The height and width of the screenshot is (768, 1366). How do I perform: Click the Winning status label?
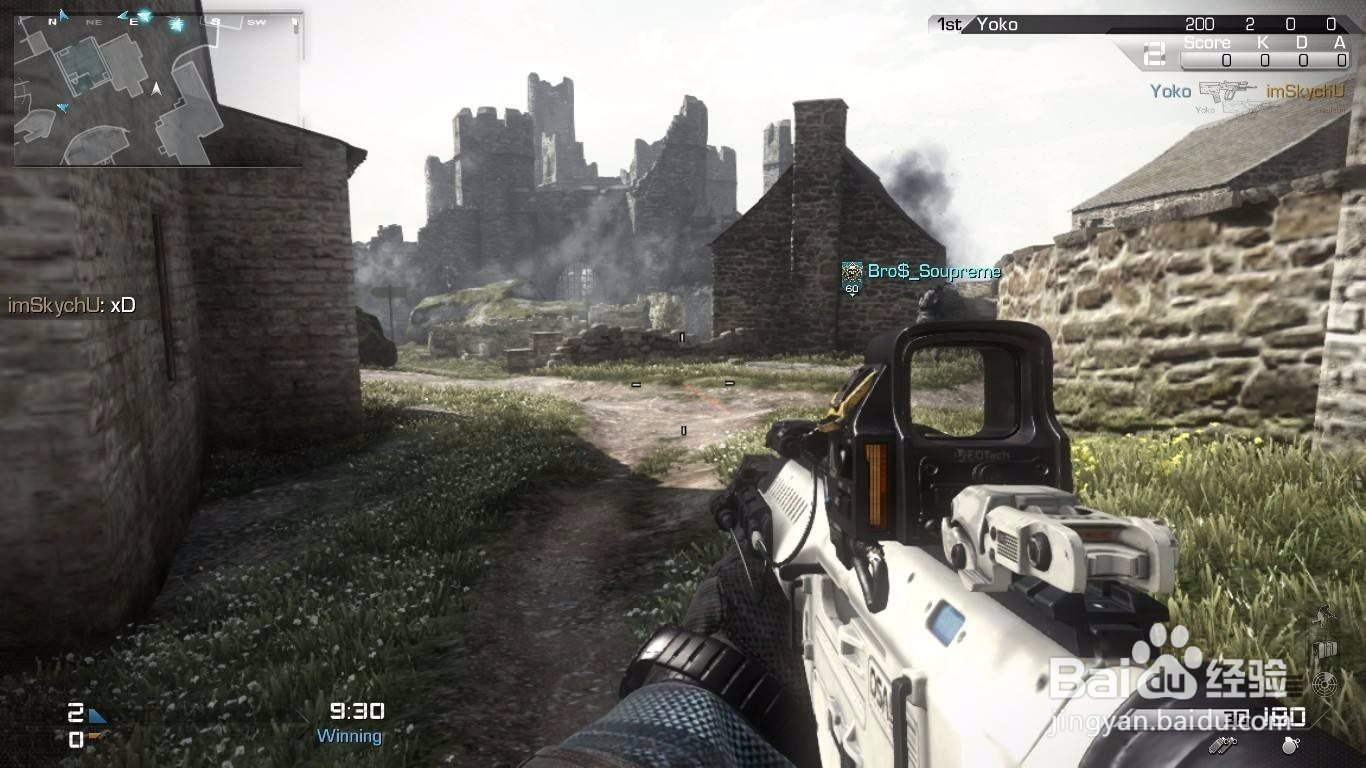click(x=348, y=735)
